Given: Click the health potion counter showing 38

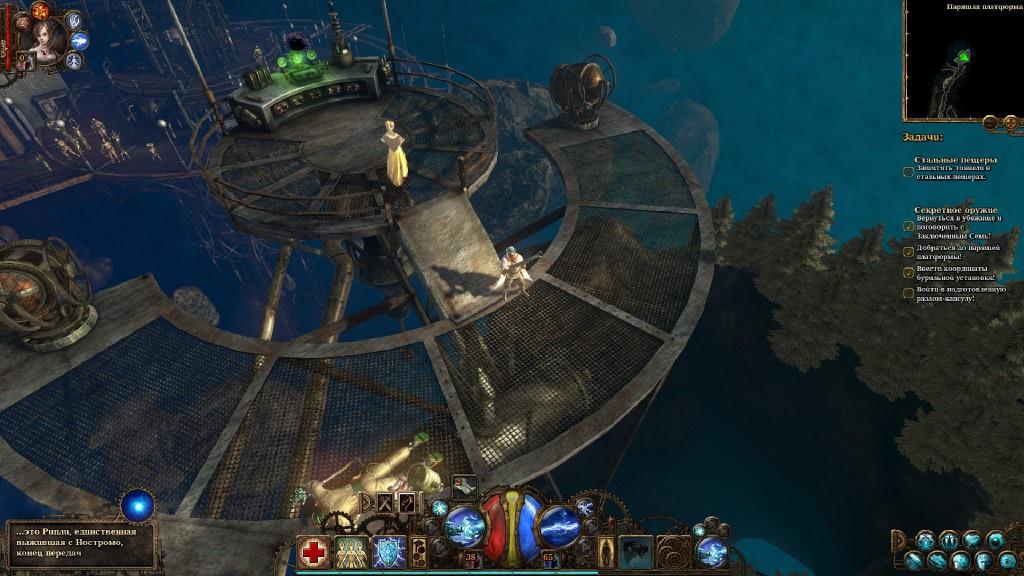Looking at the screenshot, I should click(470, 557).
